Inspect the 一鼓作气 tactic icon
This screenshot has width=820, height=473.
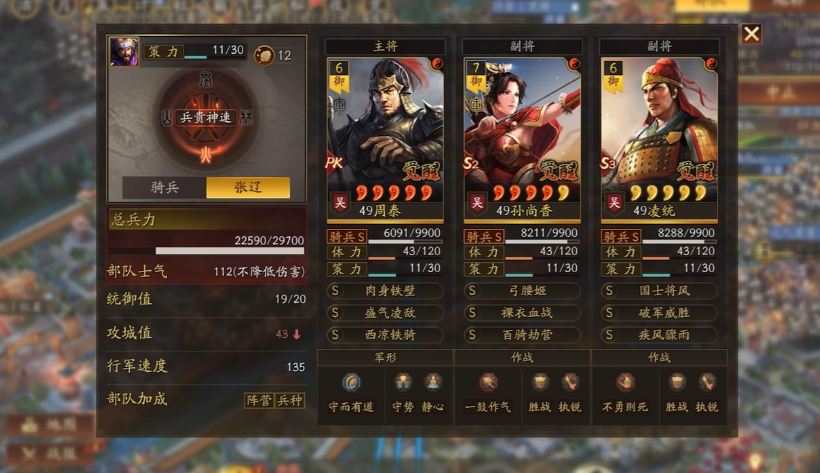(488, 382)
